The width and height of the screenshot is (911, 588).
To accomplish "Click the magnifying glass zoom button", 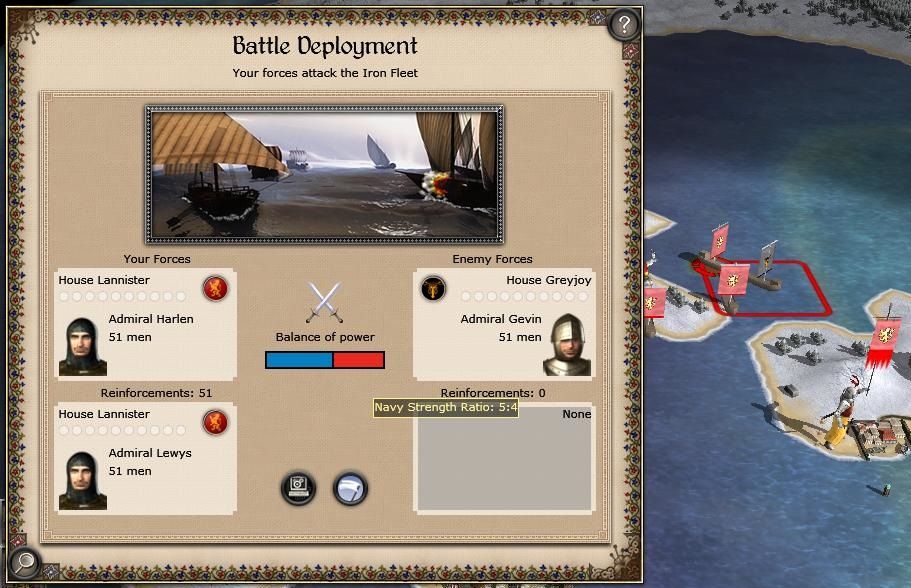I will 25,564.
